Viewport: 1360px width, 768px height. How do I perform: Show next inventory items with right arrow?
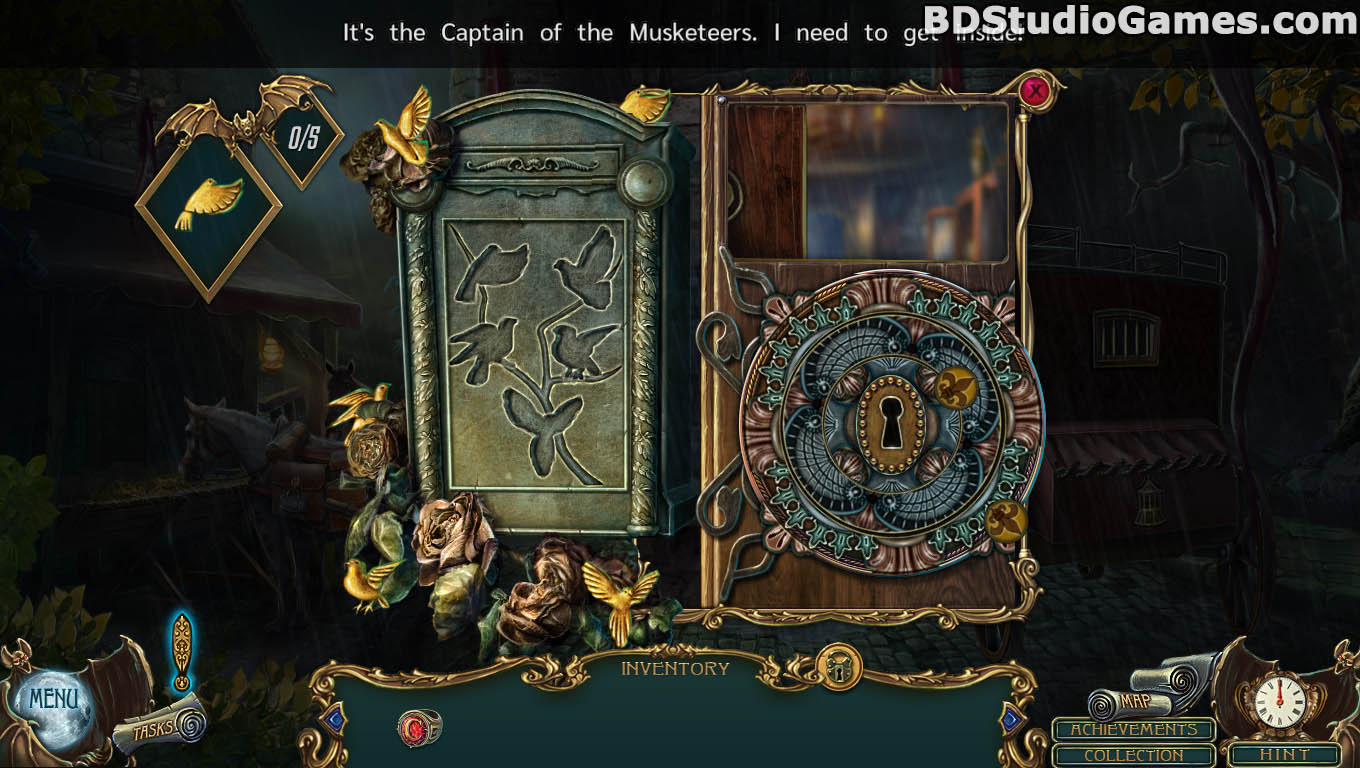pos(1011,718)
